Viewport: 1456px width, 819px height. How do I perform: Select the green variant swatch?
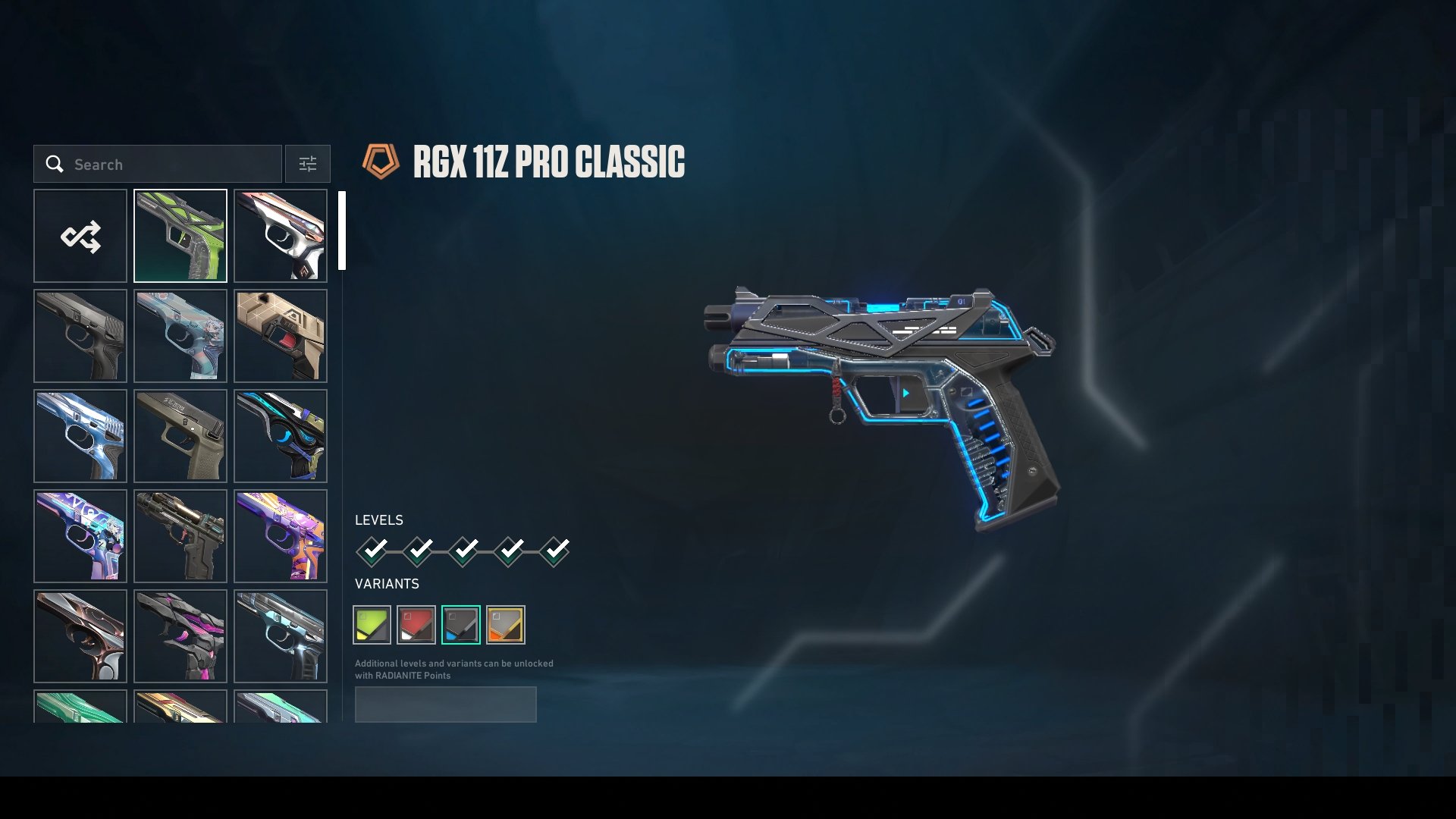click(372, 624)
